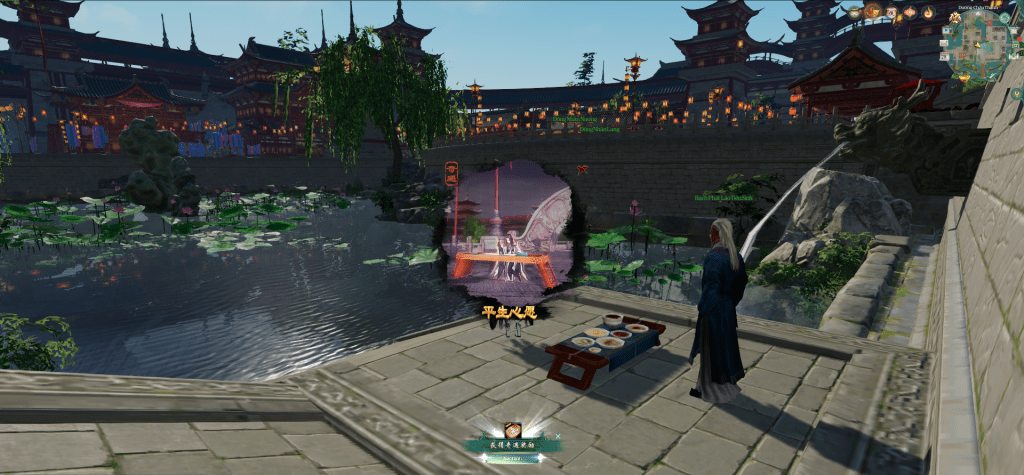The height and width of the screenshot is (475, 1024).
Task: Open the flame icon in the top row
Action: [928, 13]
